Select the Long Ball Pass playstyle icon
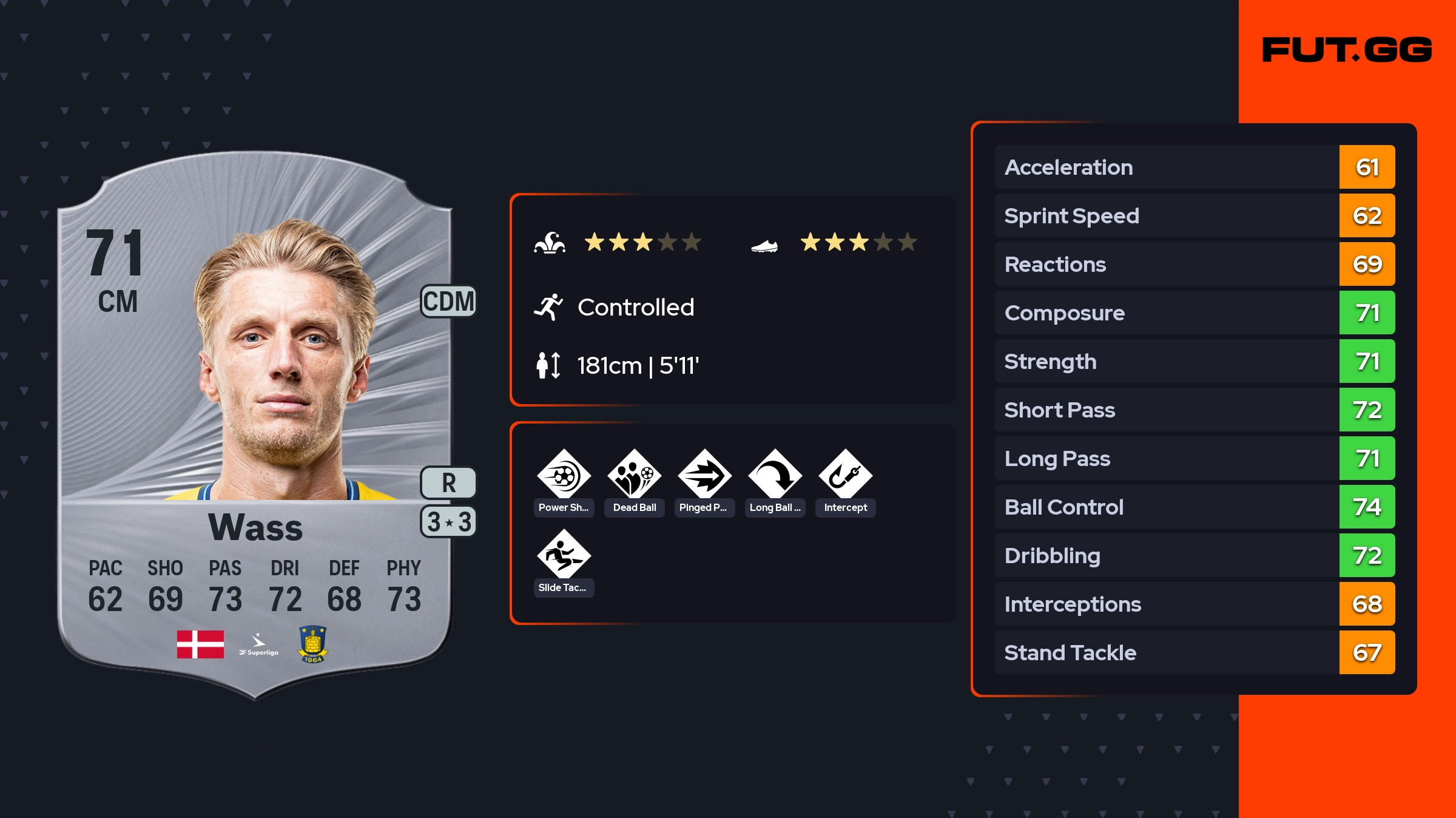The image size is (1456, 818). point(775,475)
